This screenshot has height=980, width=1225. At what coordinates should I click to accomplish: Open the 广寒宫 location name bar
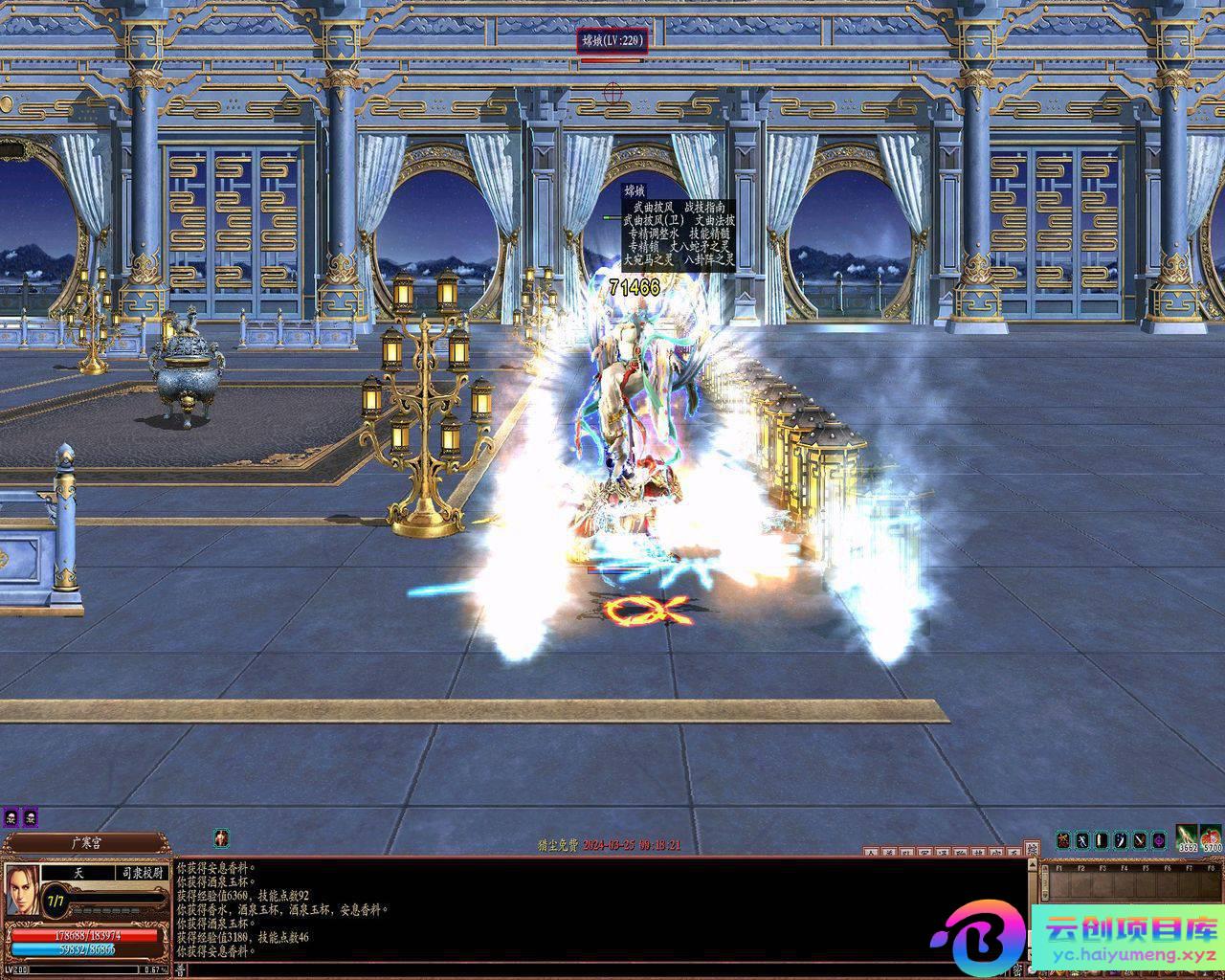tap(86, 843)
